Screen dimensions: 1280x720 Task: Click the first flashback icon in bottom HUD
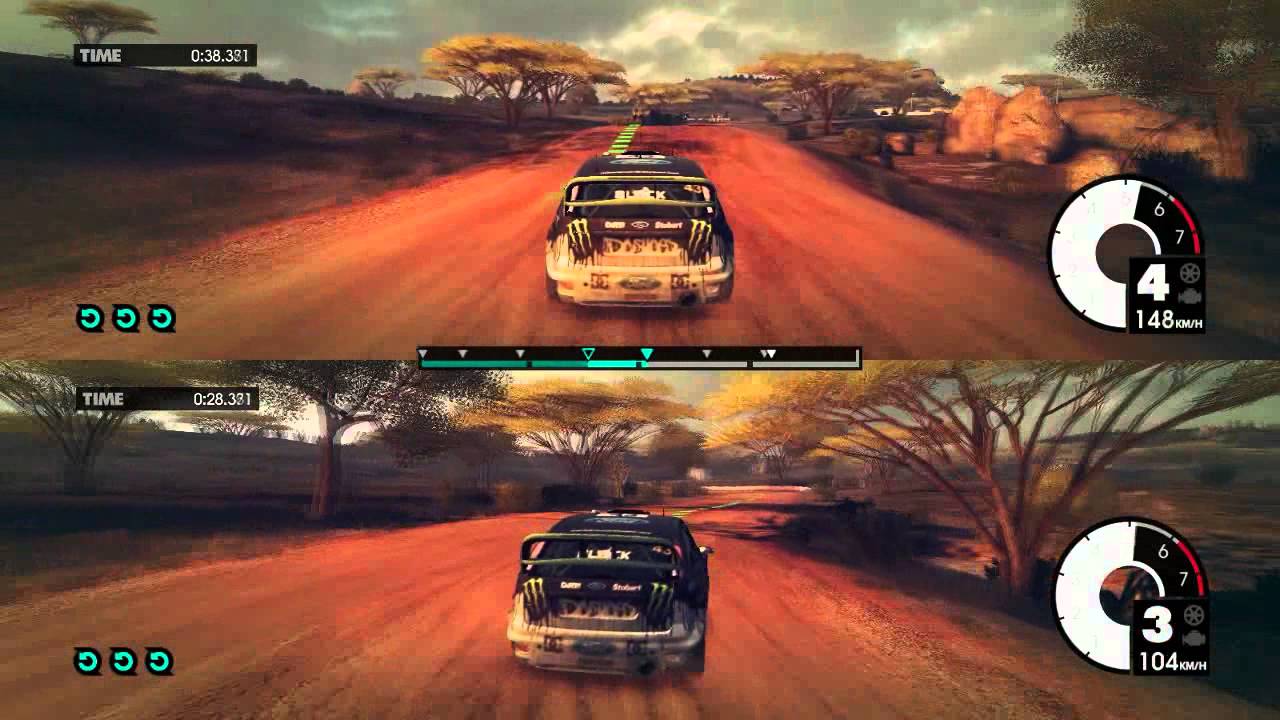pos(86,658)
